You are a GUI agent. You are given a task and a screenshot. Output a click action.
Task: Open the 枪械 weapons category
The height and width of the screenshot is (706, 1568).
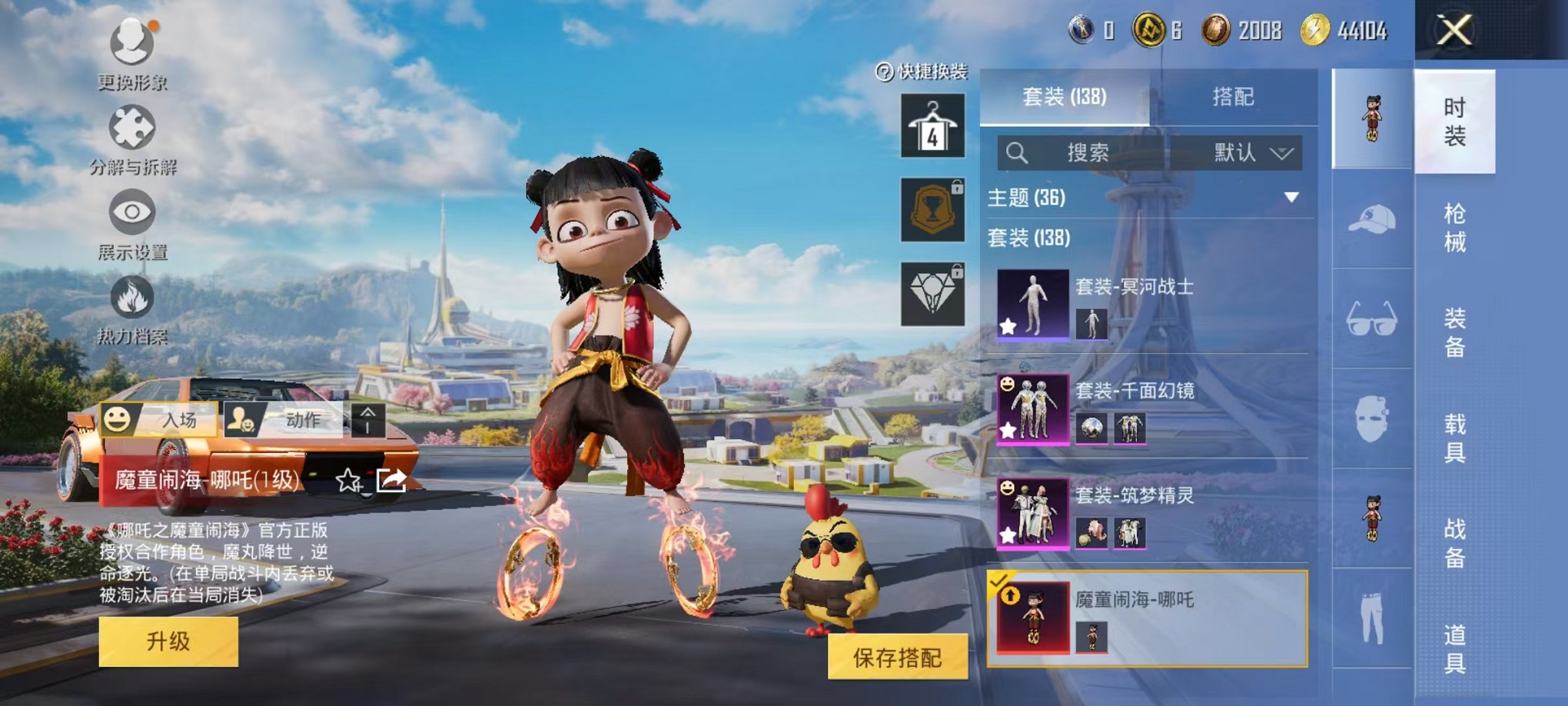1454,228
